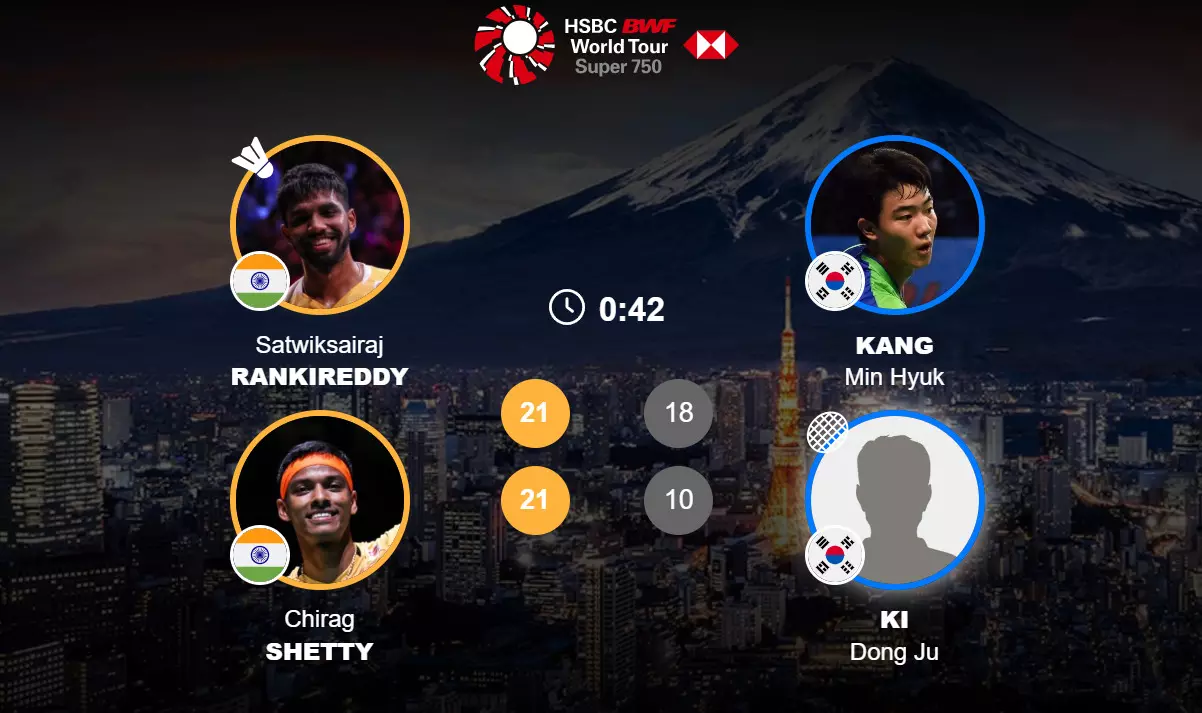This screenshot has width=1202, height=713.
Task: Click Ki Dong Ju's silhouette avatar
Action: (x=895, y=499)
